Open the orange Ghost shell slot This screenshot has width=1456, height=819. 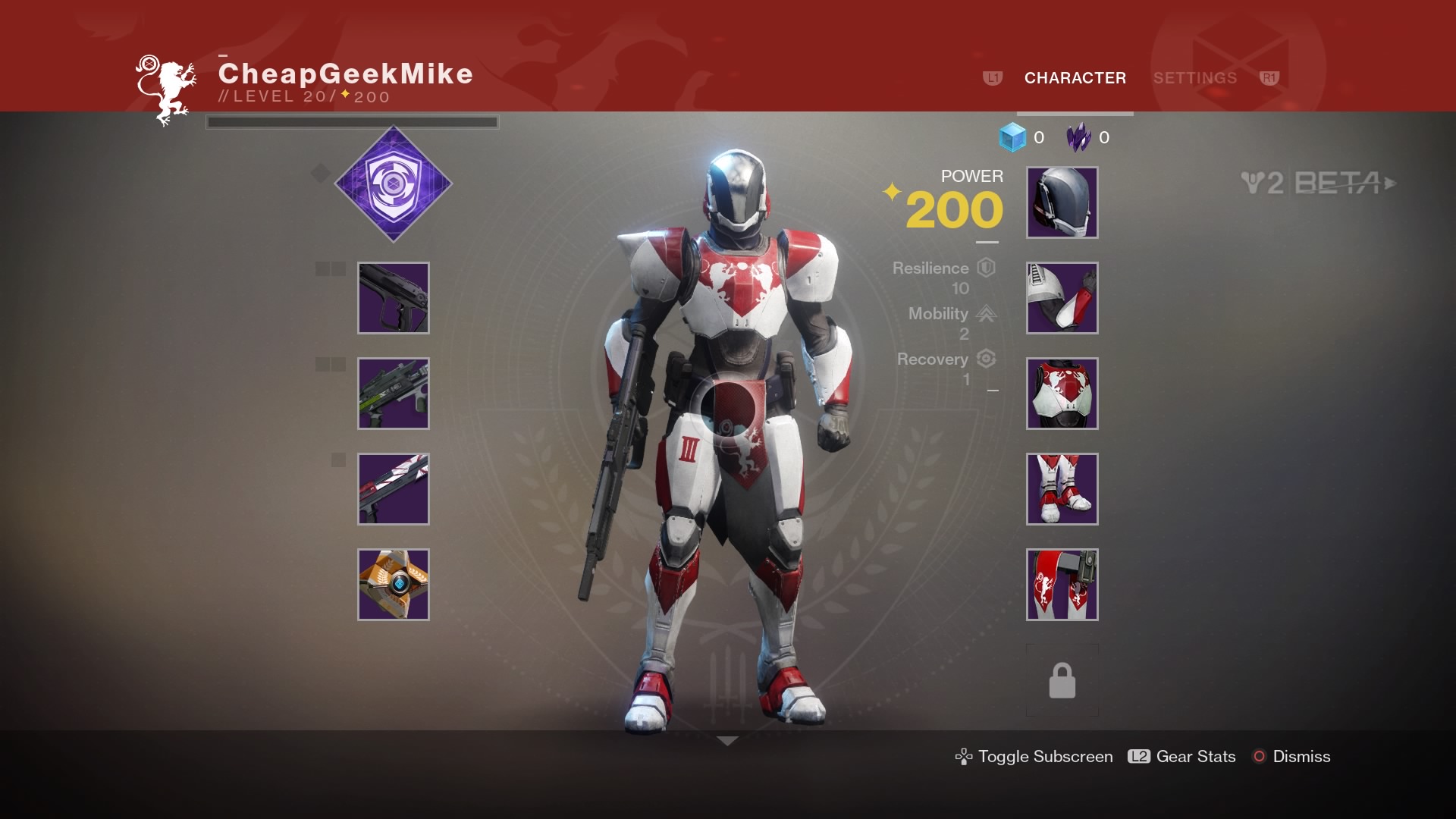pyautogui.click(x=394, y=585)
